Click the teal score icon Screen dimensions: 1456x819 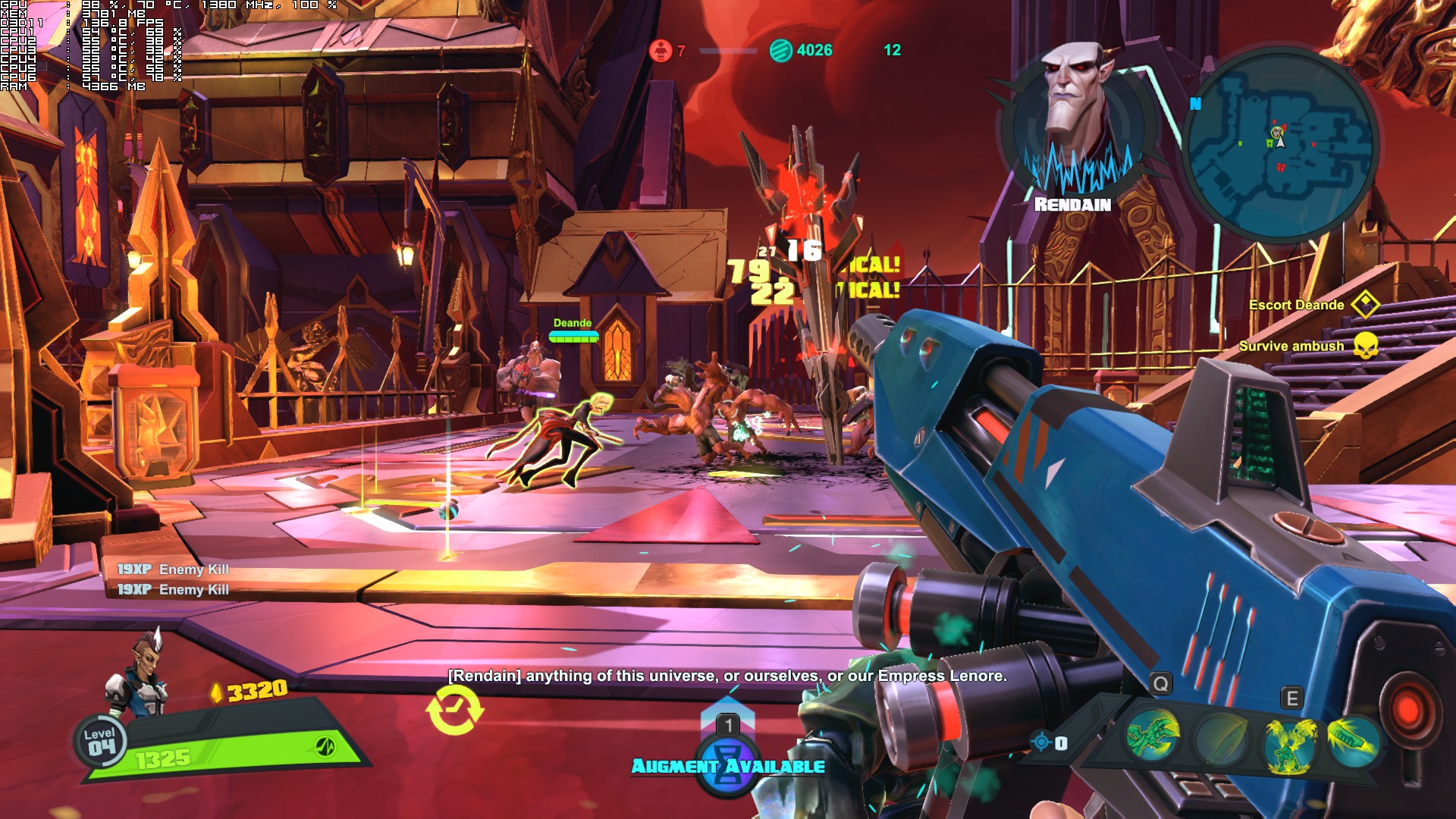[780, 51]
